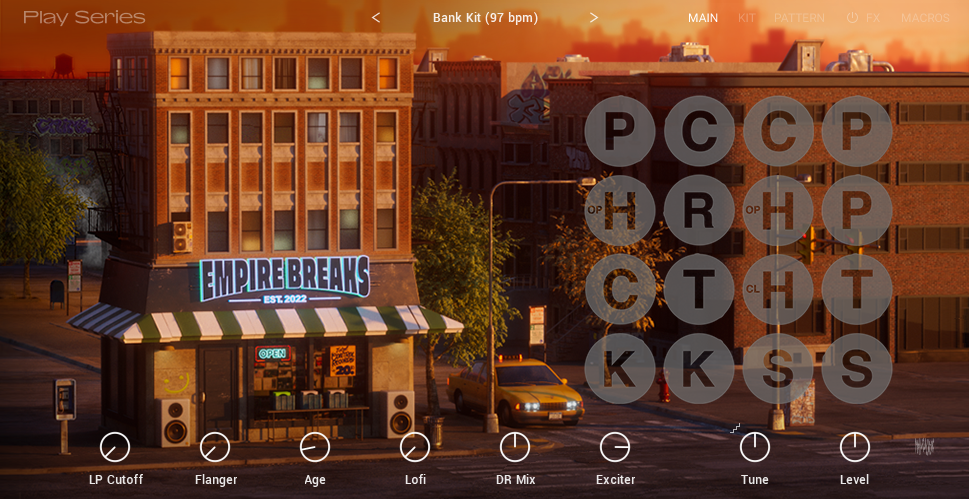Screen dimensions: 969x499
Task: Trigger the R drum pad
Action: [x=699, y=210]
